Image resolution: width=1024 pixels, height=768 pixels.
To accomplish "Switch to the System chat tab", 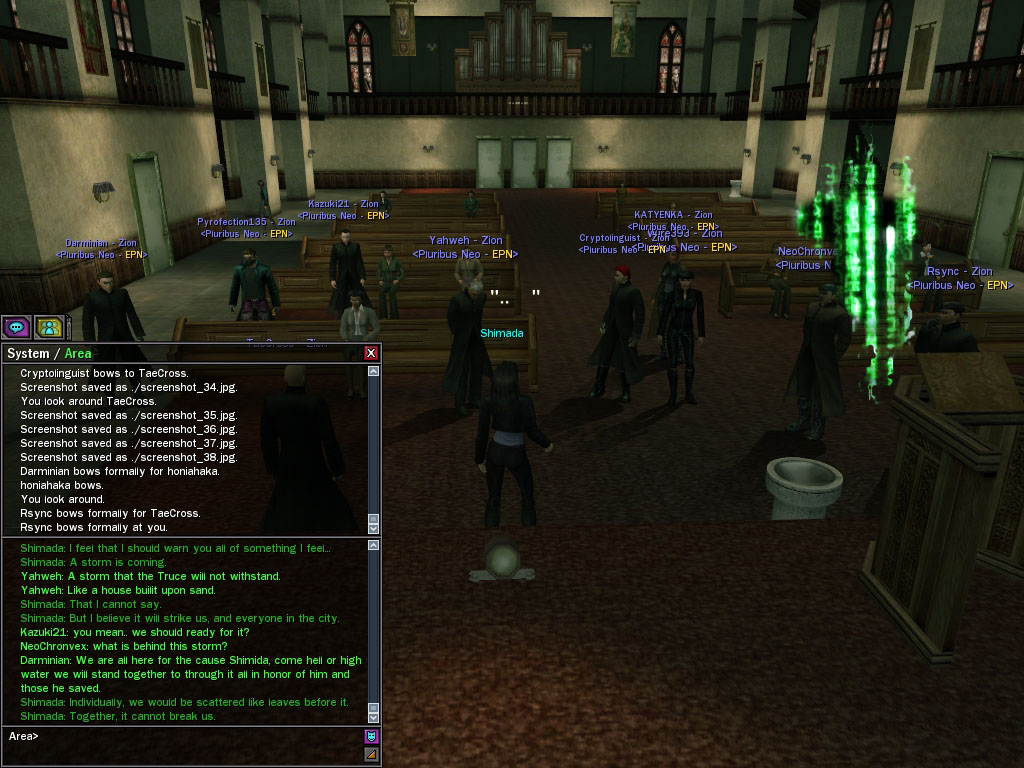I will click(27, 353).
